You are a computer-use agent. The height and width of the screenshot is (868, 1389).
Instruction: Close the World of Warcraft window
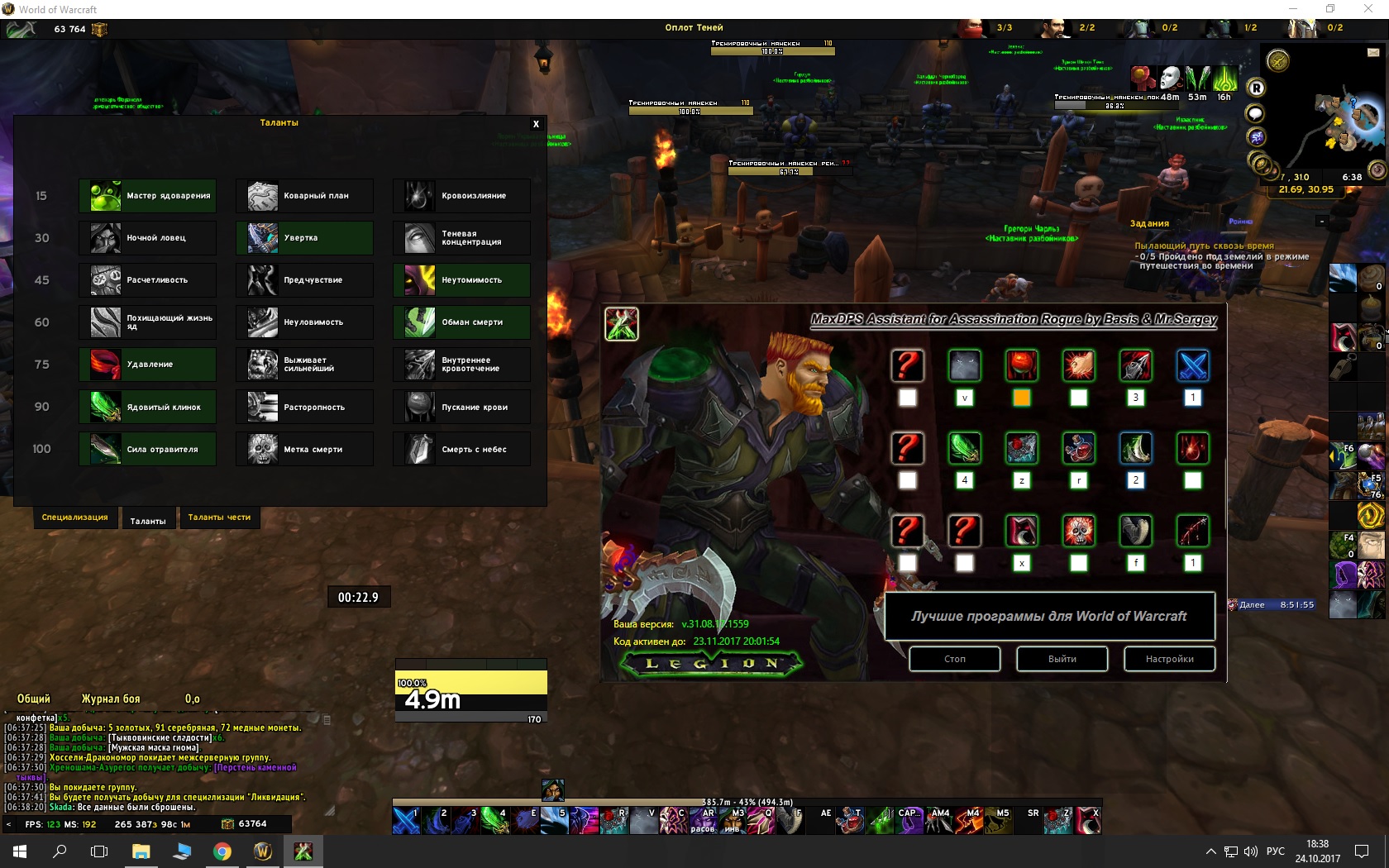[x=1368, y=9]
